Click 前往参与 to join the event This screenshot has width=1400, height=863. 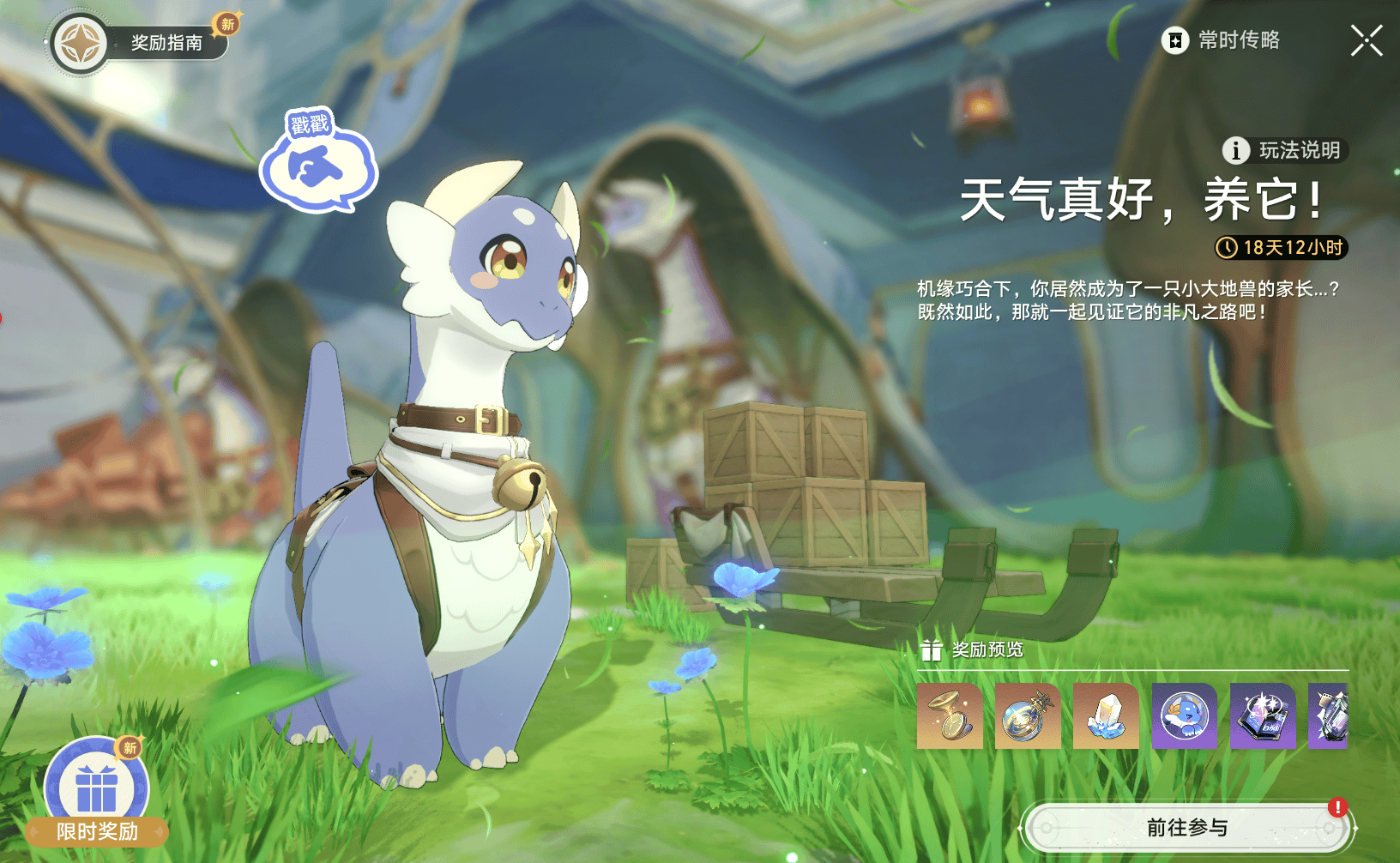[1186, 828]
